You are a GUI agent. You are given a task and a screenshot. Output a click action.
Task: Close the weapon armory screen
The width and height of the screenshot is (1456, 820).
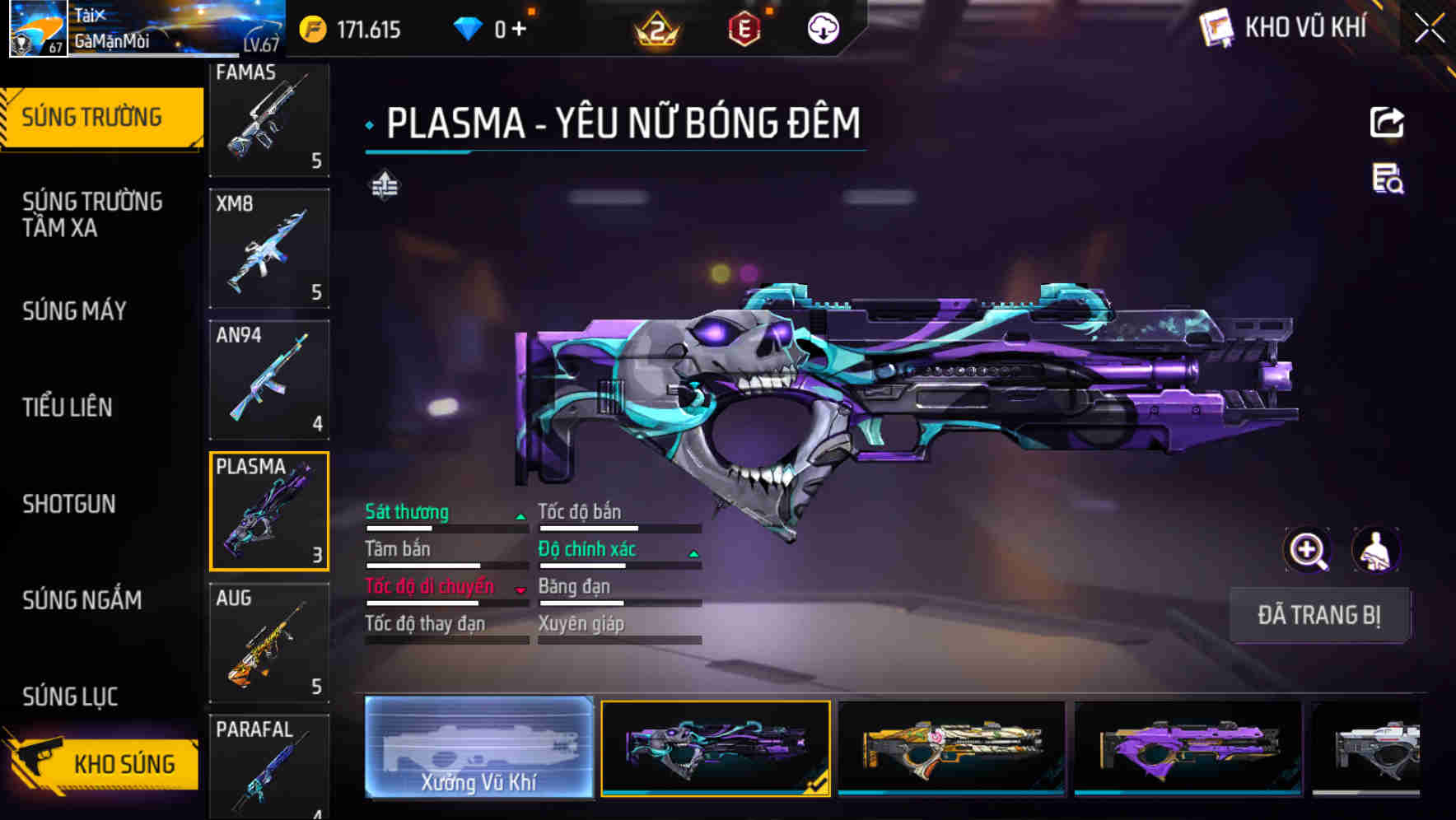click(1430, 29)
